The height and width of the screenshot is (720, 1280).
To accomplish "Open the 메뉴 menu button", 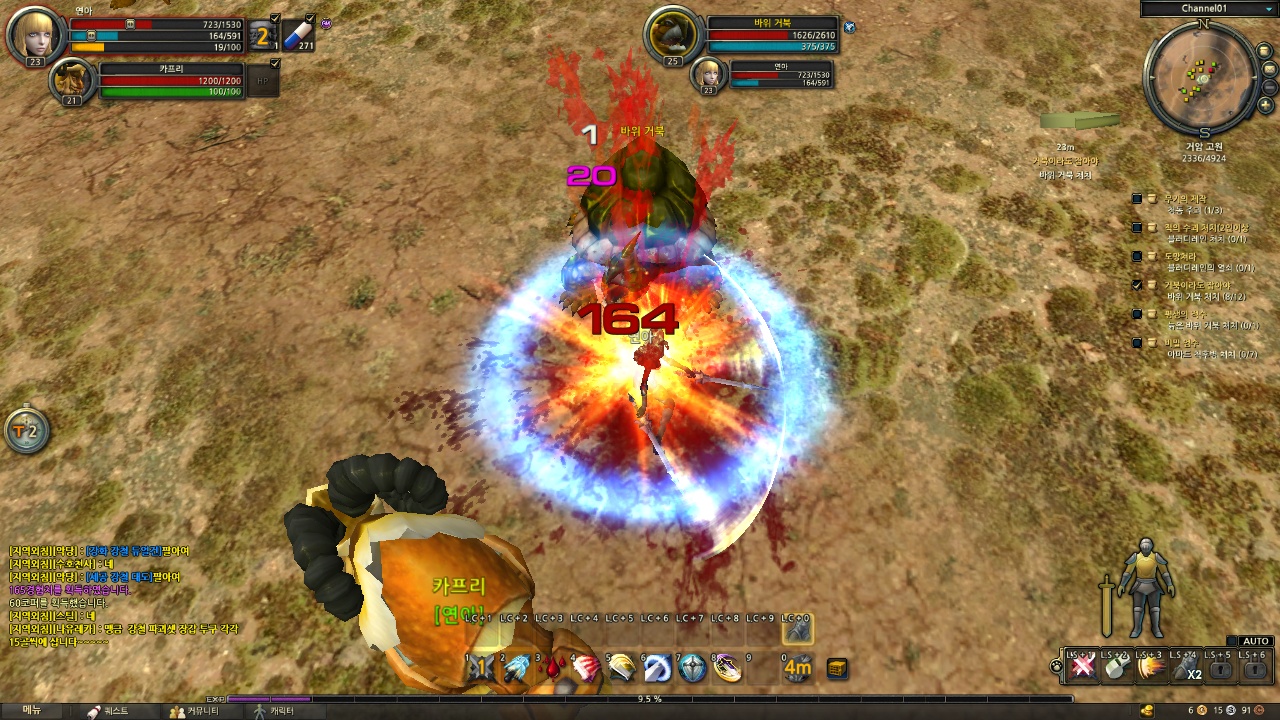I will tap(32, 711).
